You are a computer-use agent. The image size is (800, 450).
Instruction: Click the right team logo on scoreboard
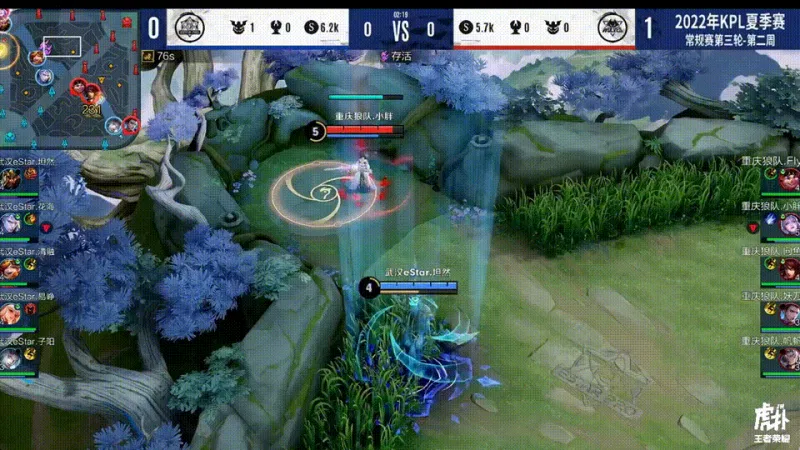pos(613,27)
